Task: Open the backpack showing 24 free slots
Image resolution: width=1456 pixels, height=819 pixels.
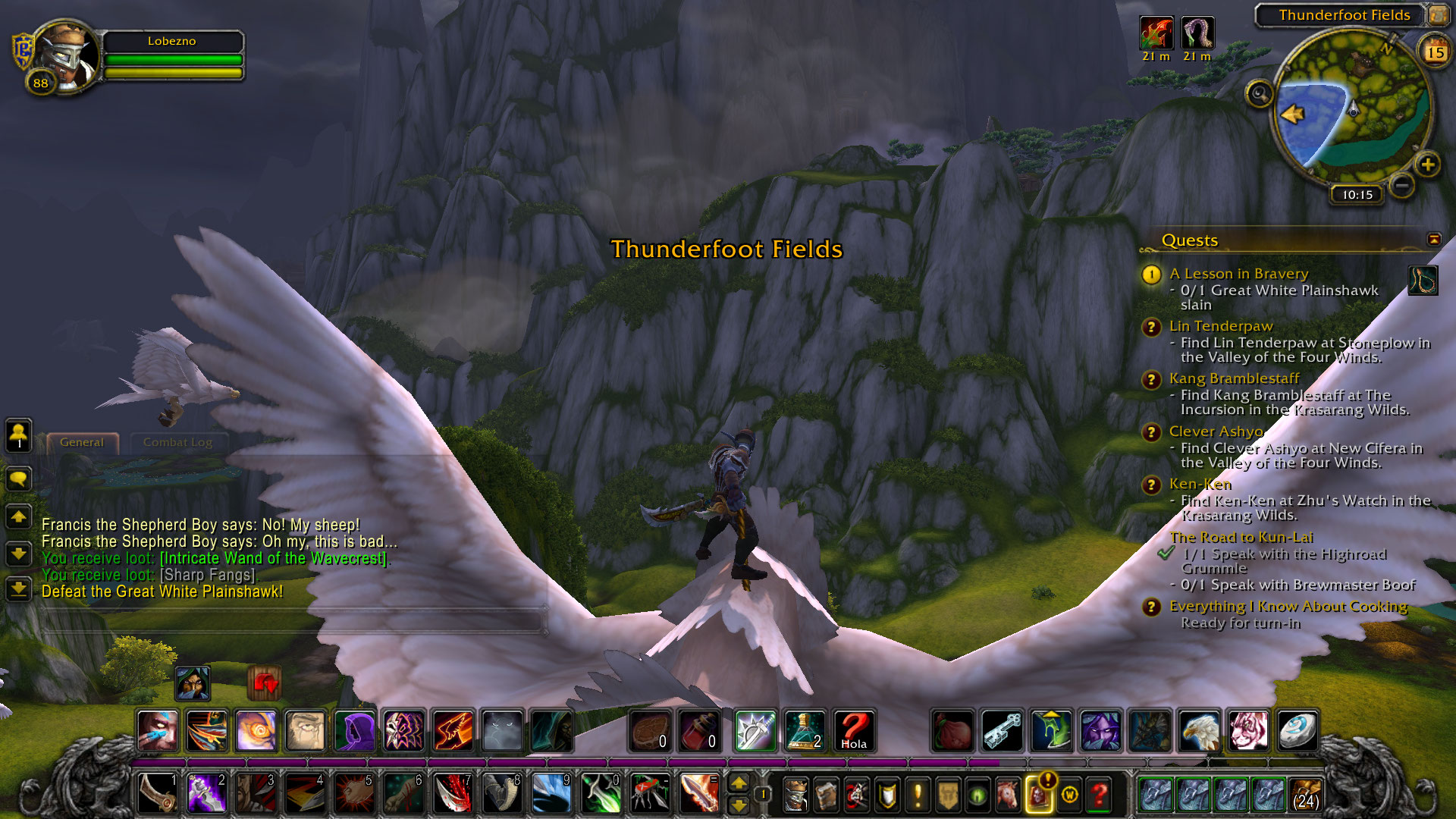Action: pos(1305,794)
